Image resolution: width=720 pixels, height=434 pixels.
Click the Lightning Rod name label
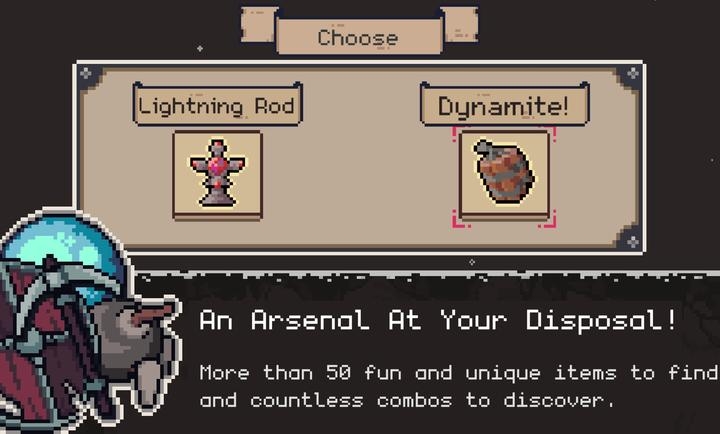pyautogui.click(x=218, y=105)
